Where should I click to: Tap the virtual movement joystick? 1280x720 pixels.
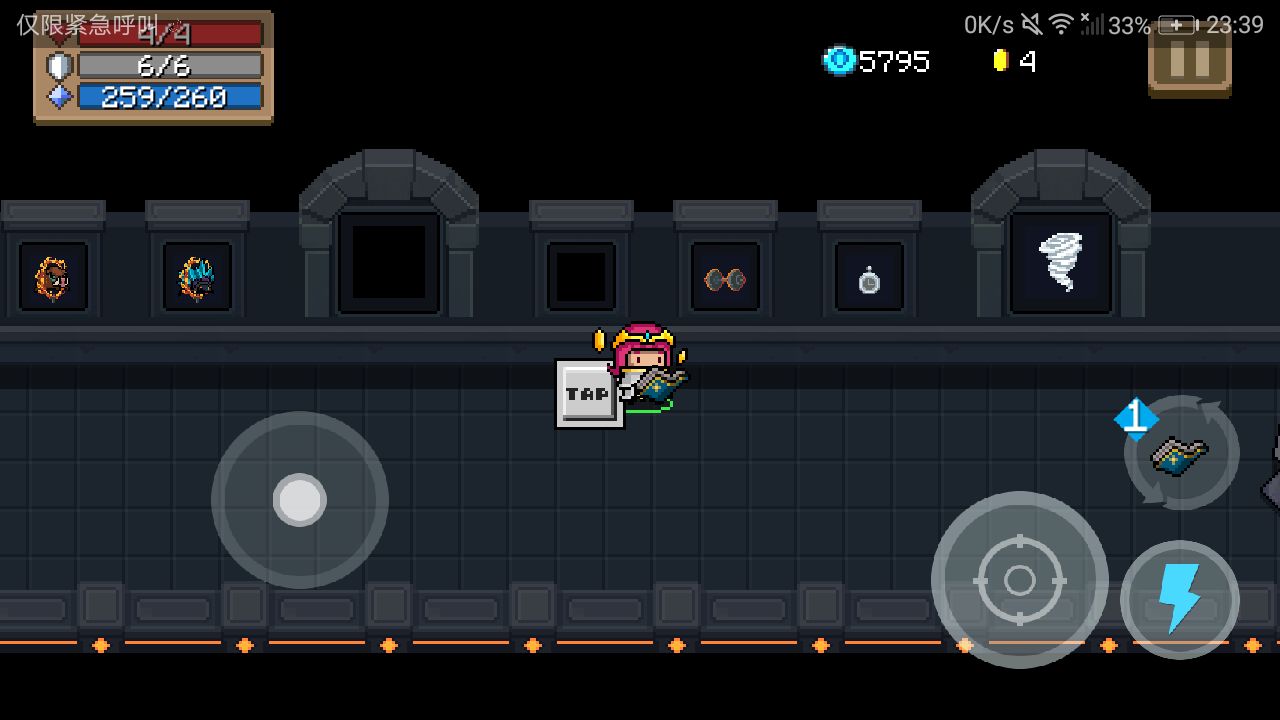coord(300,499)
